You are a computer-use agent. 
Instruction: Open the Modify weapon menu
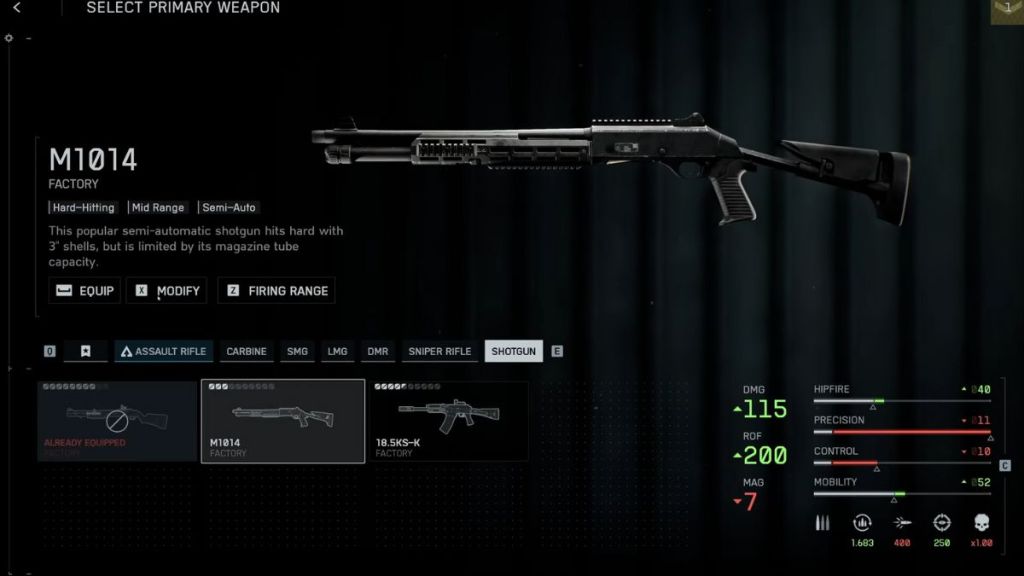167,291
